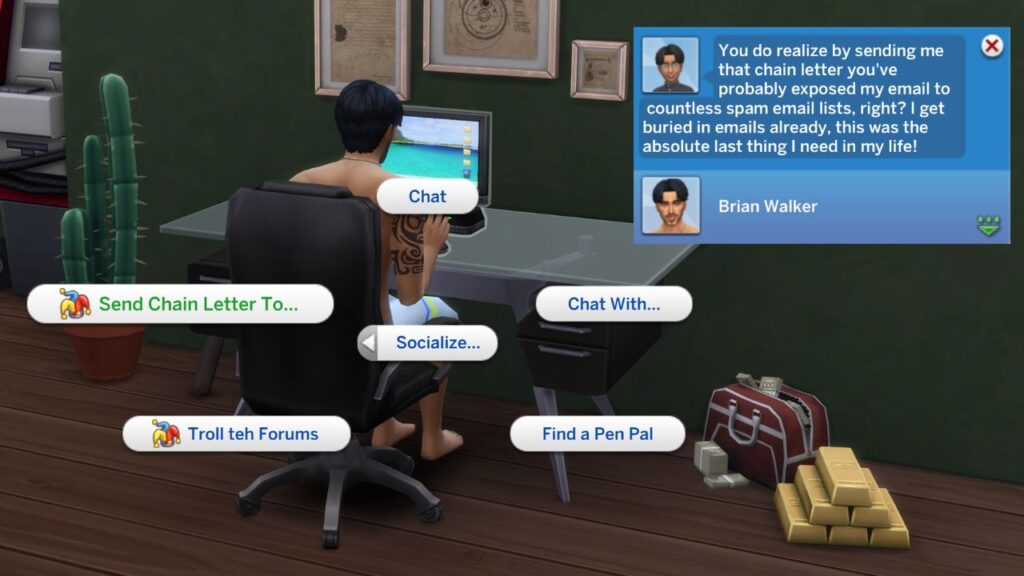Click Brian Walker's portrait in the notification
The height and width of the screenshot is (576, 1024).
[x=670, y=206]
